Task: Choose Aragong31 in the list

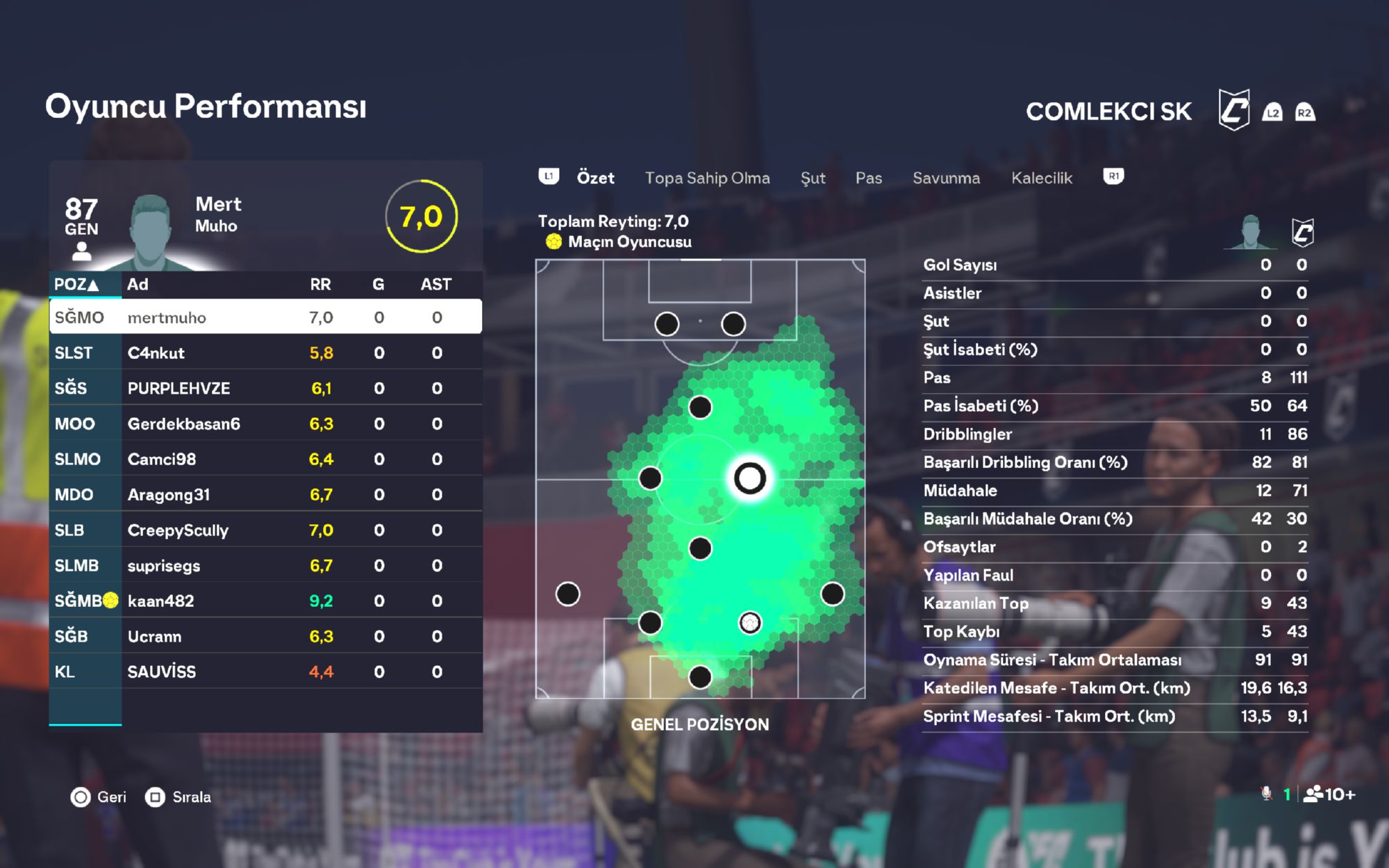Action: coord(265,494)
